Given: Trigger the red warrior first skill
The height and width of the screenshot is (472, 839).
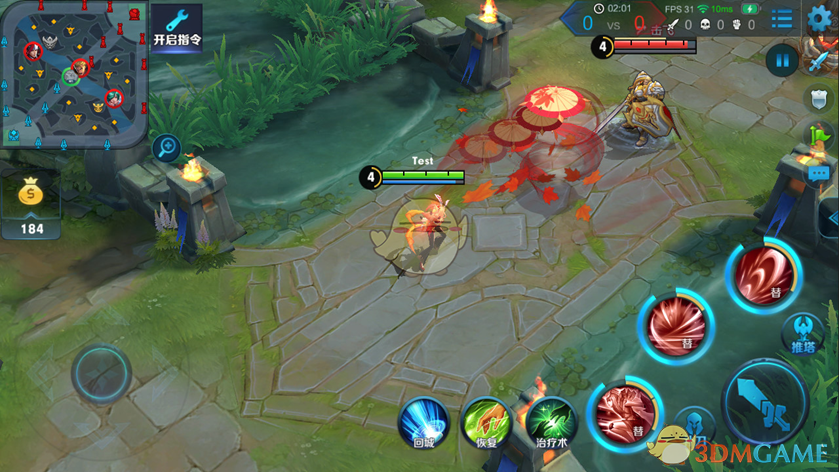Looking at the screenshot, I should [626, 411].
